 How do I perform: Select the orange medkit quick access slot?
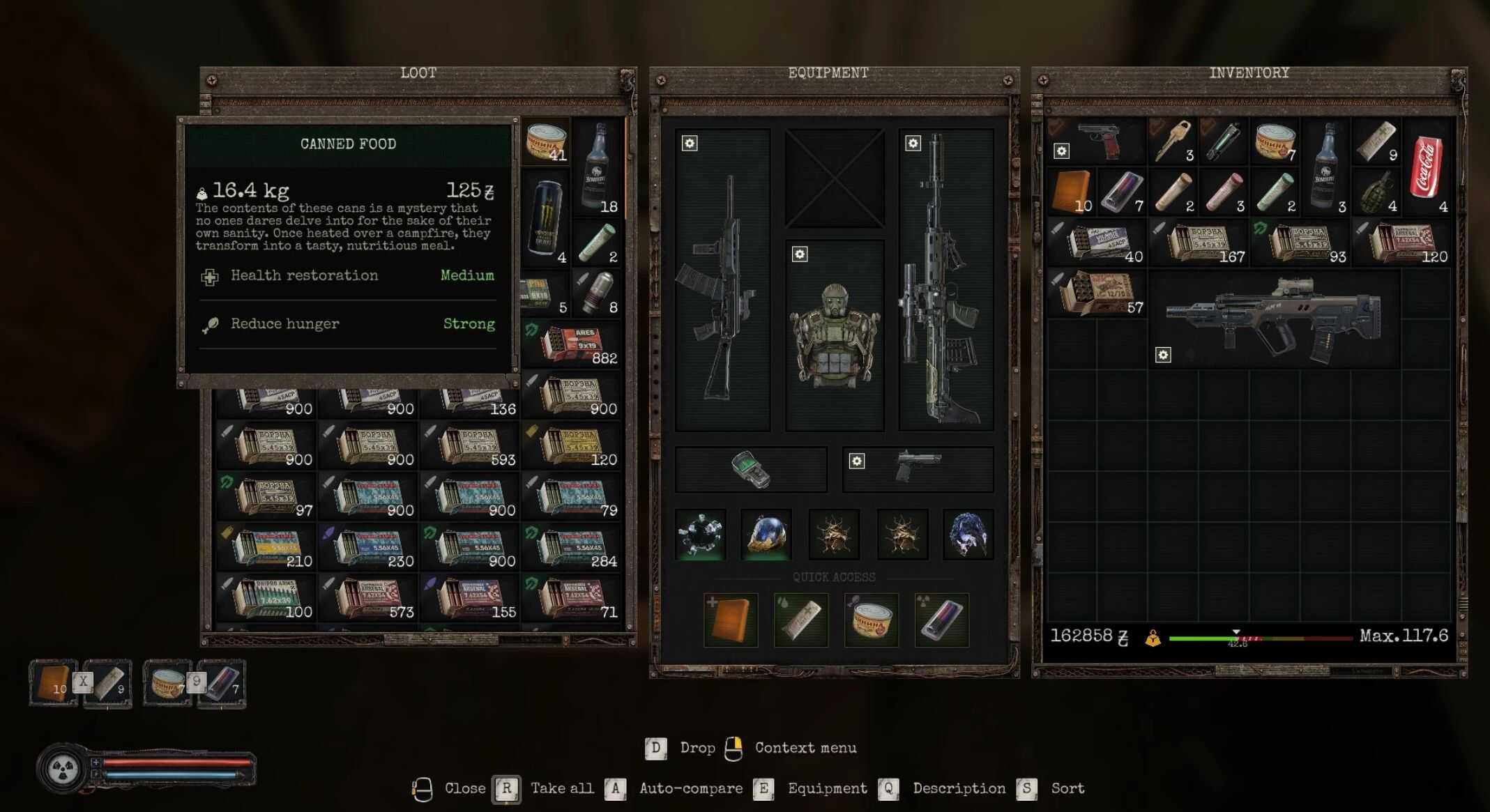pyautogui.click(x=731, y=620)
